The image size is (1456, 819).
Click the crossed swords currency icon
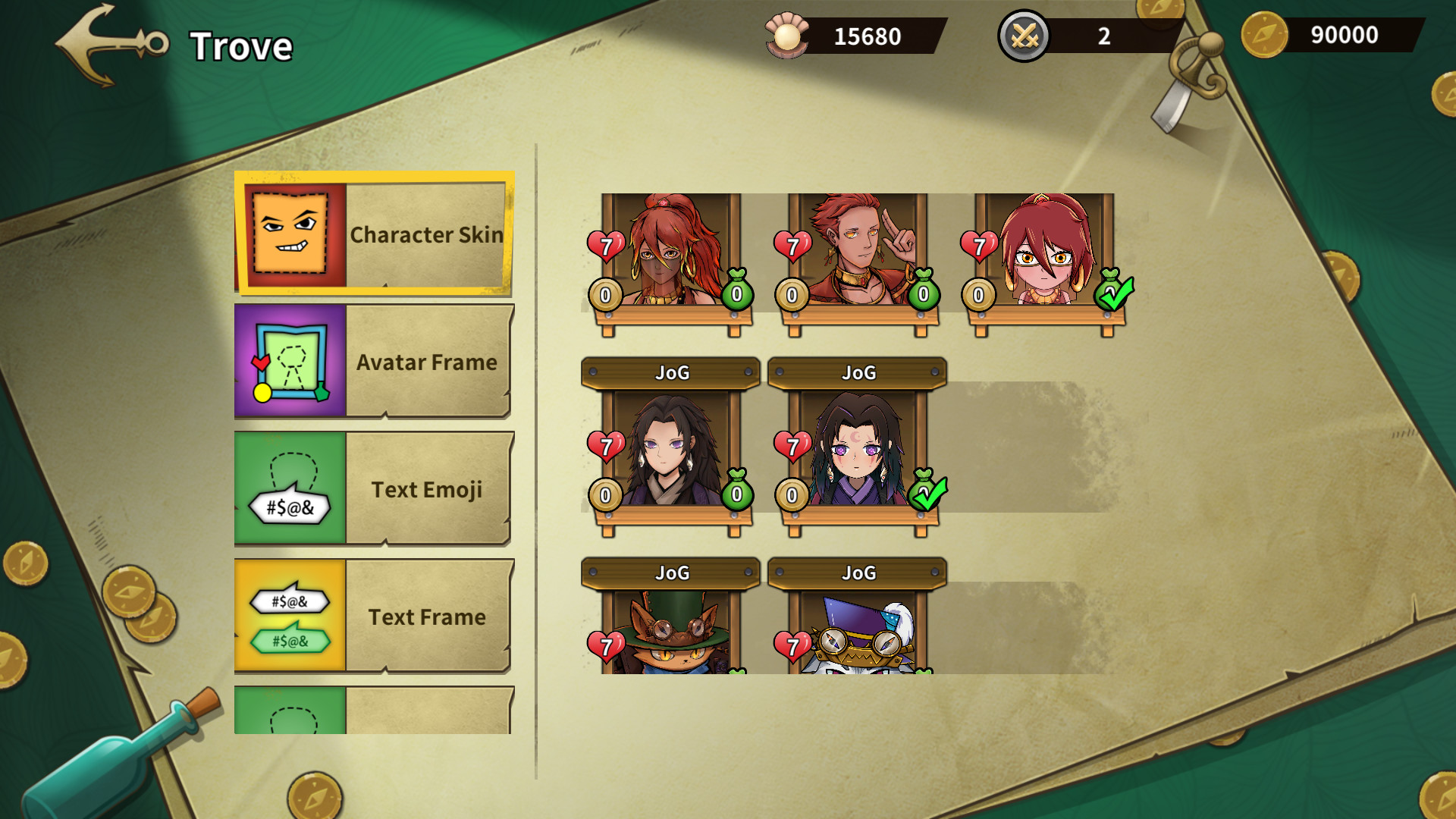[1025, 33]
